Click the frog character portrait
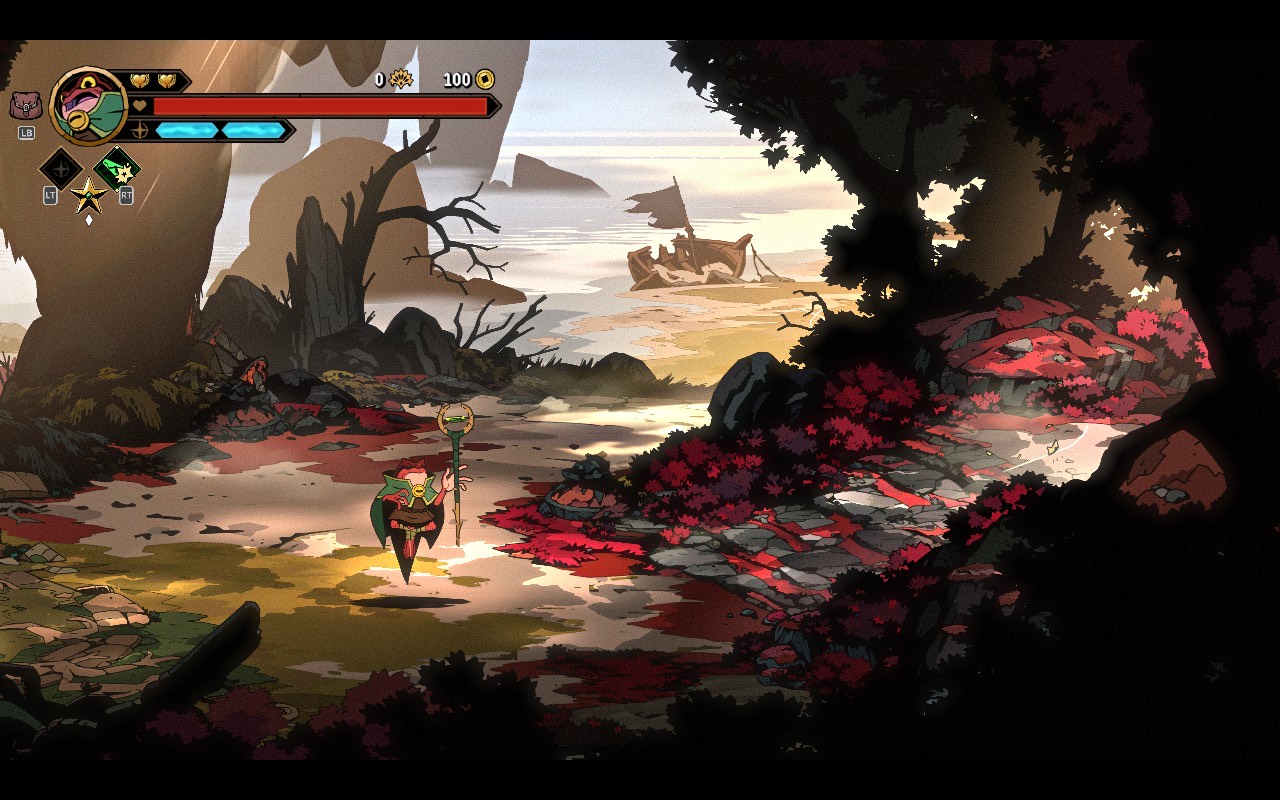1280x800 pixels. point(89,106)
